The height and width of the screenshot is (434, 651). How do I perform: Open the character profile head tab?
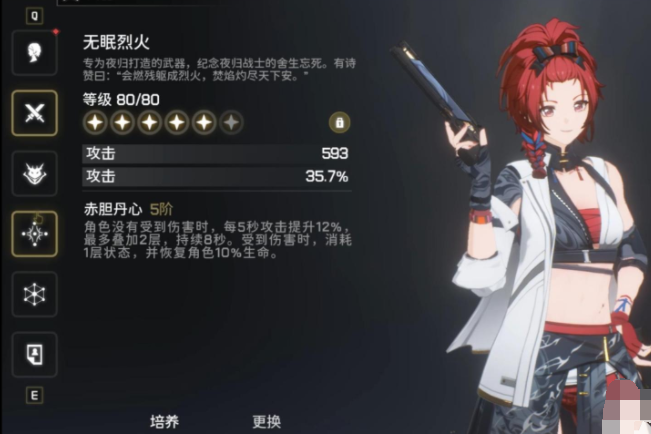(x=34, y=52)
